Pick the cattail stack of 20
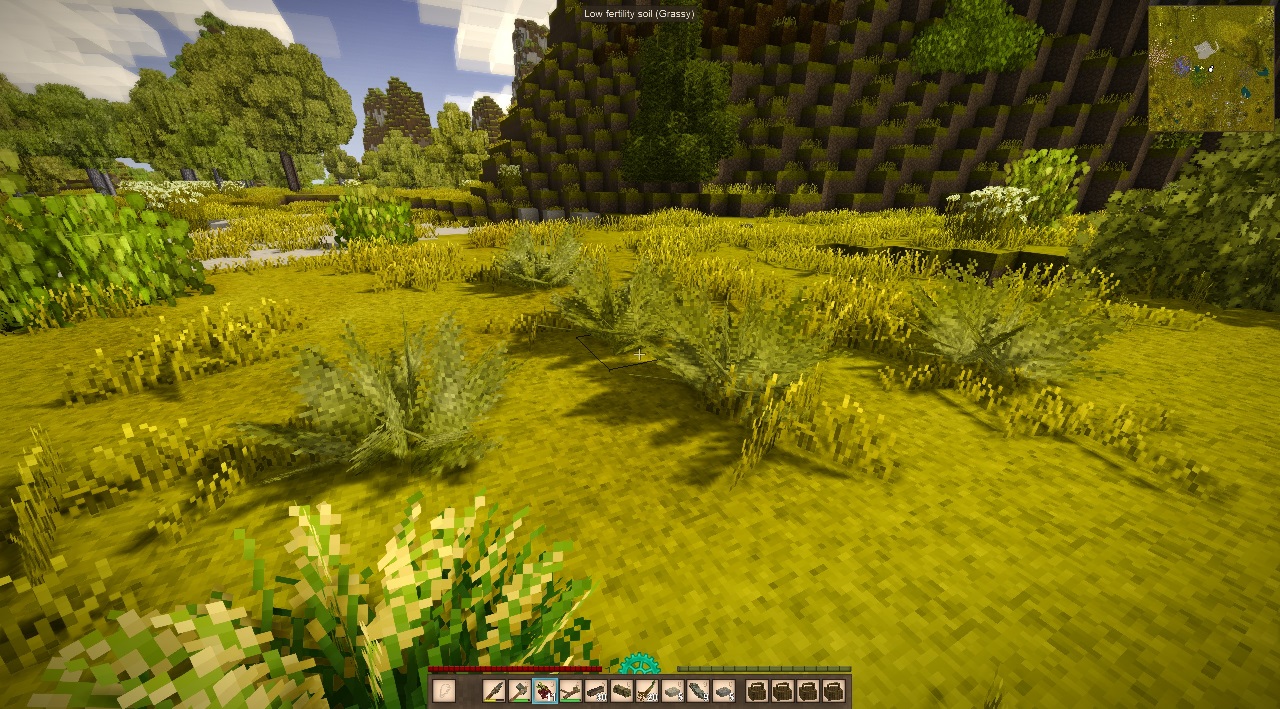 point(647,691)
